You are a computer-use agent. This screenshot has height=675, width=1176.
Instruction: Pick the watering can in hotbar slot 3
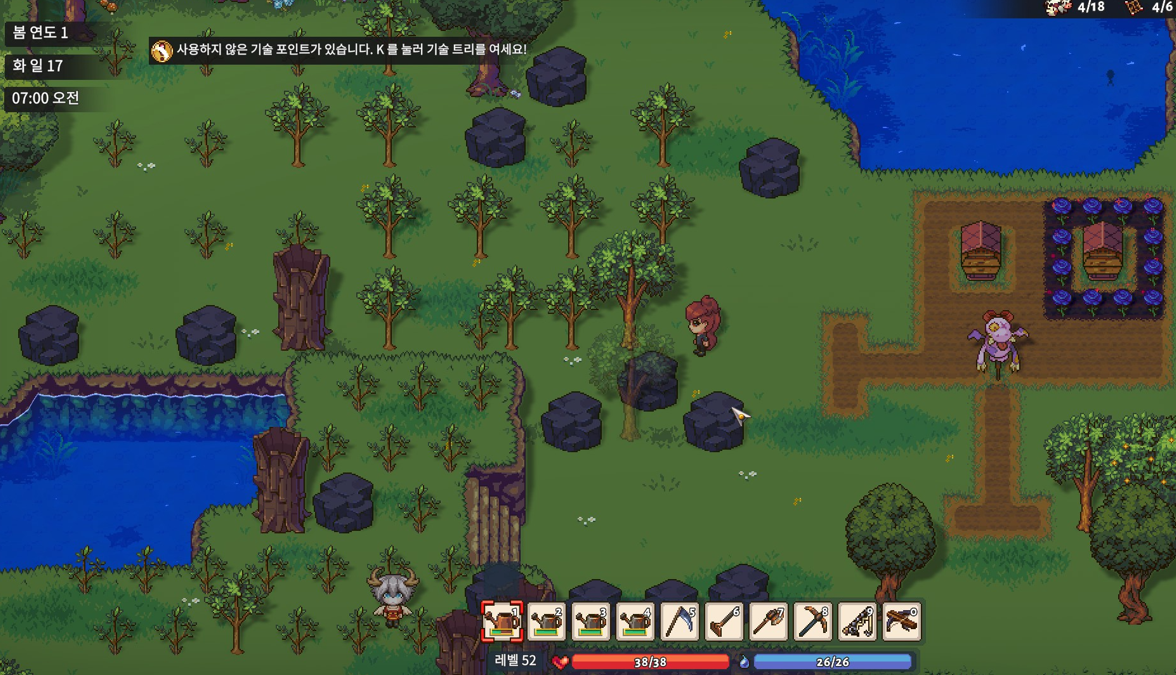(x=591, y=622)
